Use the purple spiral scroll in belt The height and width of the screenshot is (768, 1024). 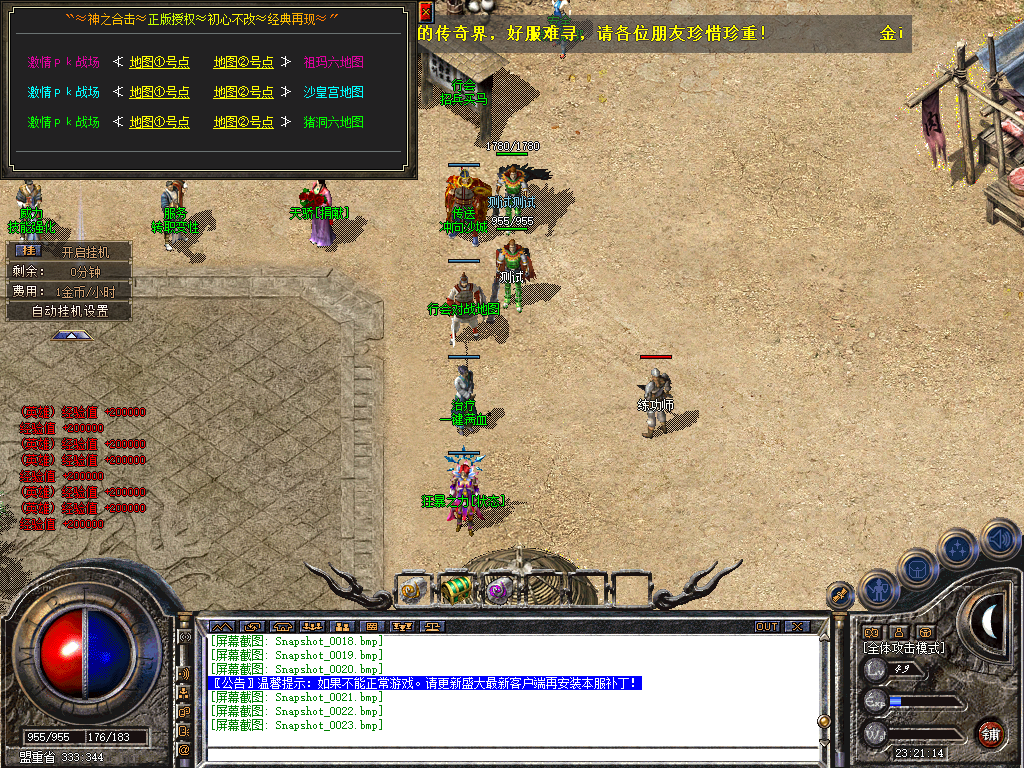click(x=498, y=590)
